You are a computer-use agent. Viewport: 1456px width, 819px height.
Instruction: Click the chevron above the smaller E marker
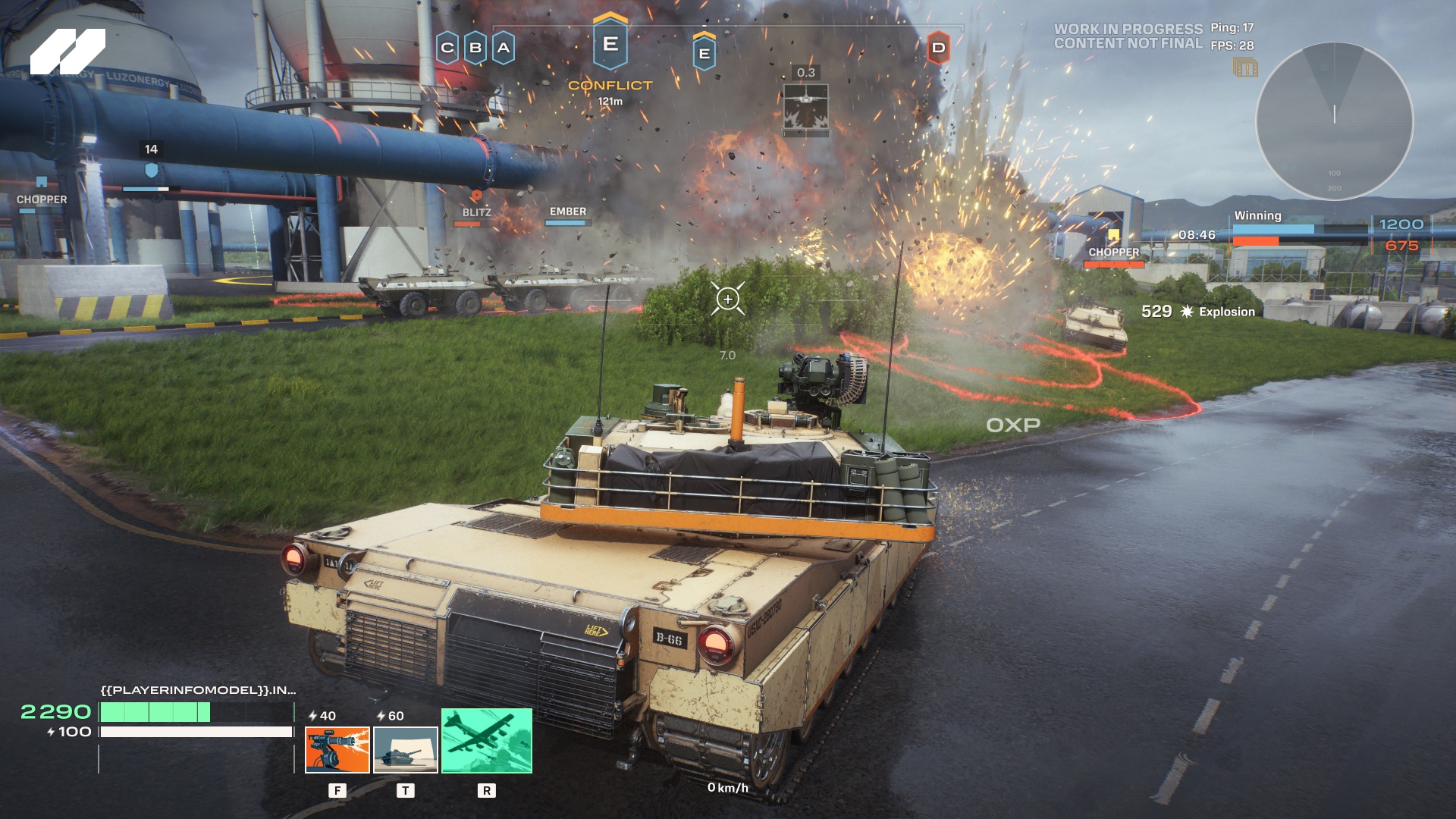(x=704, y=36)
